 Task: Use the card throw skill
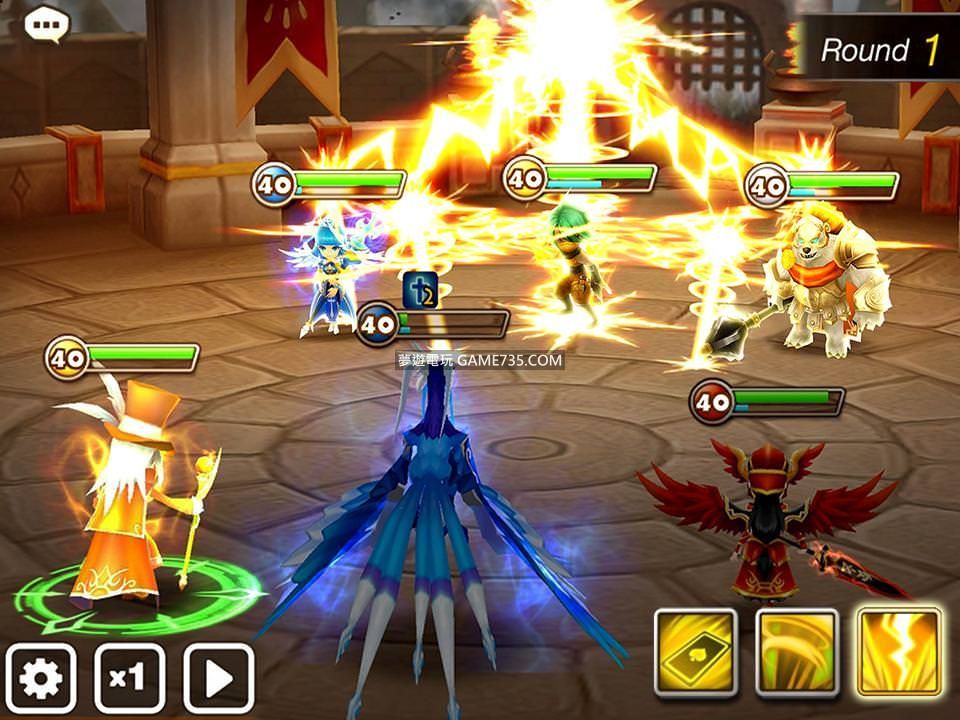(696, 652)
